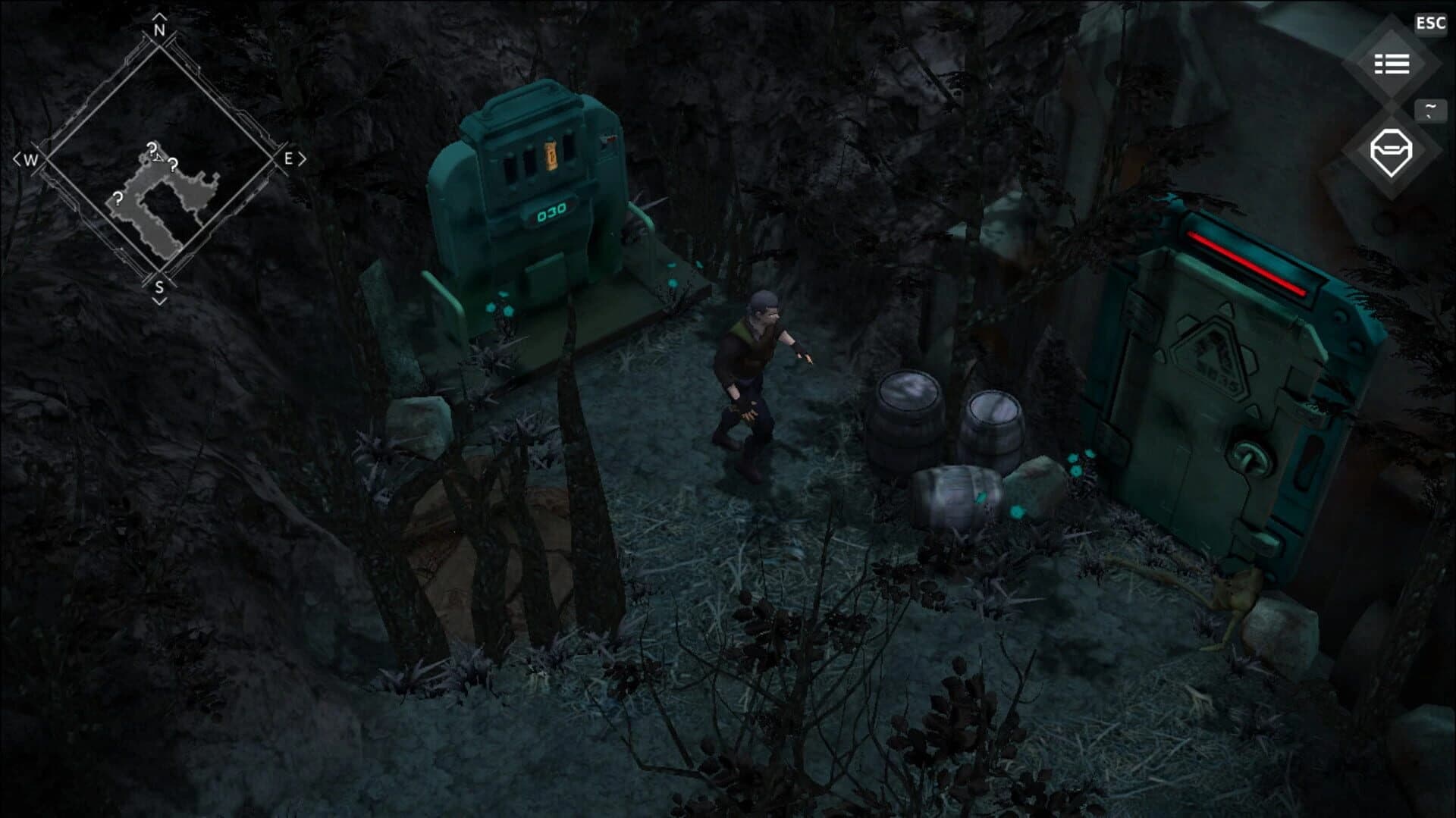Expand the map west using the W chevron

click(18, 158)
